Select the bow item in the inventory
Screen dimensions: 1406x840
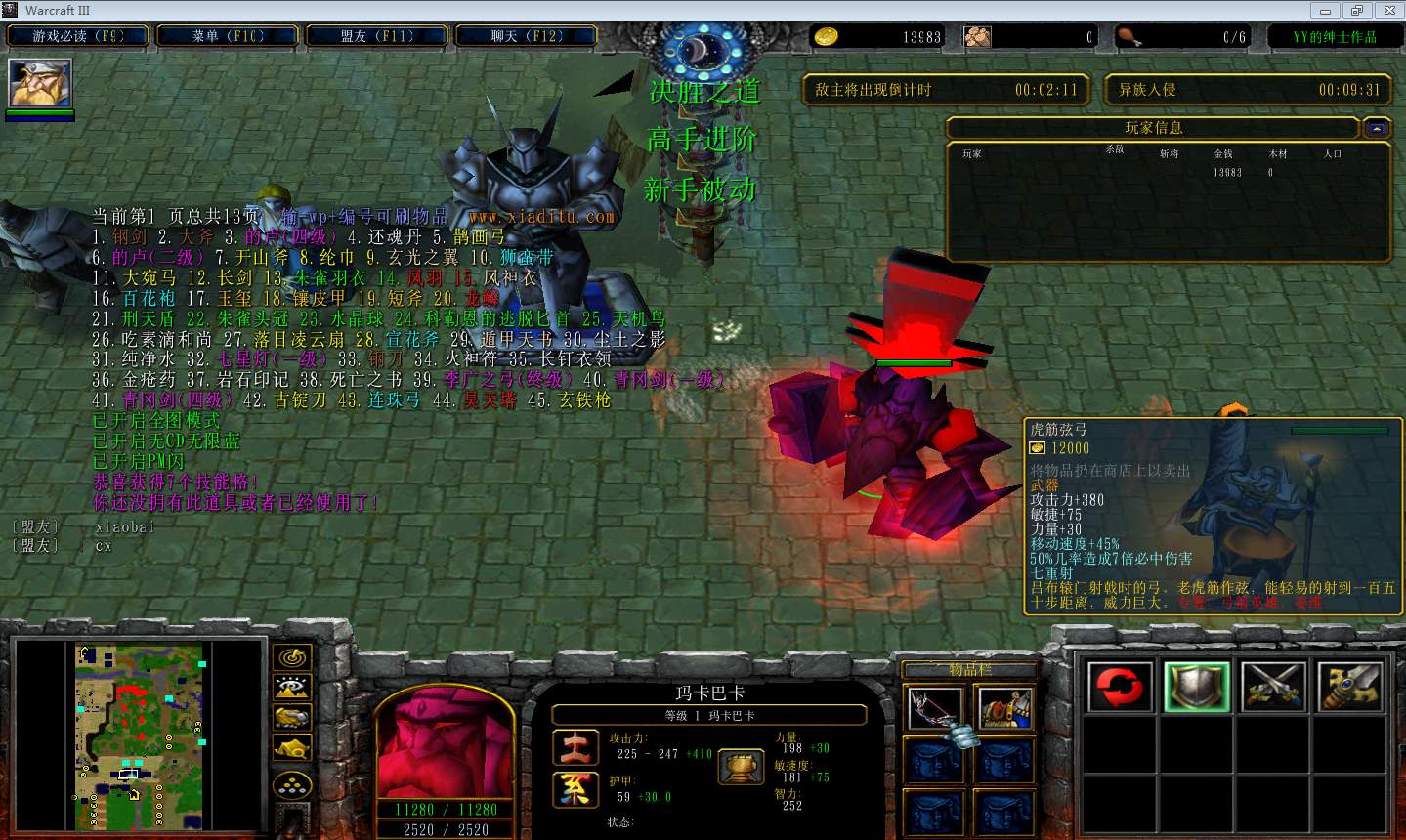[x=934, y=707]
